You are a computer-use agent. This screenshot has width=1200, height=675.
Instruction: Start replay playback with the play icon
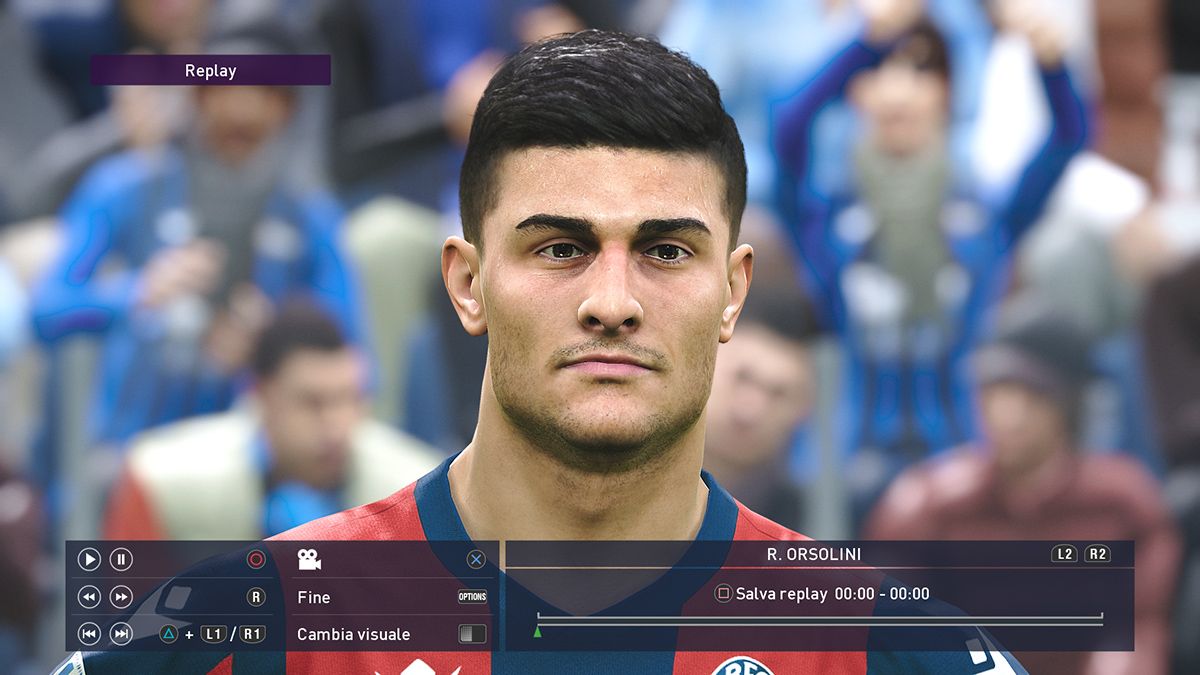pyautogui.click(x=89, y=560)
